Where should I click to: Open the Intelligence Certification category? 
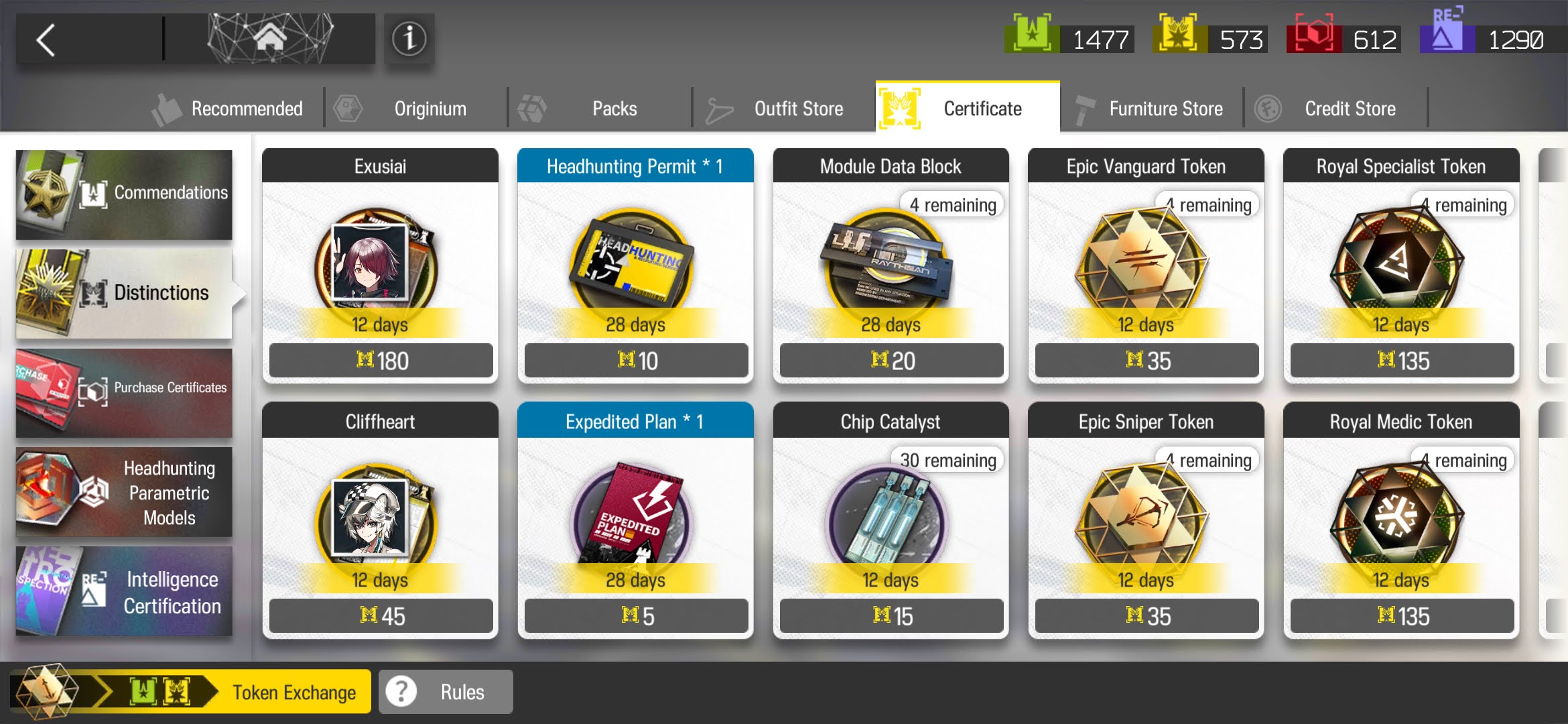(124, 591)
